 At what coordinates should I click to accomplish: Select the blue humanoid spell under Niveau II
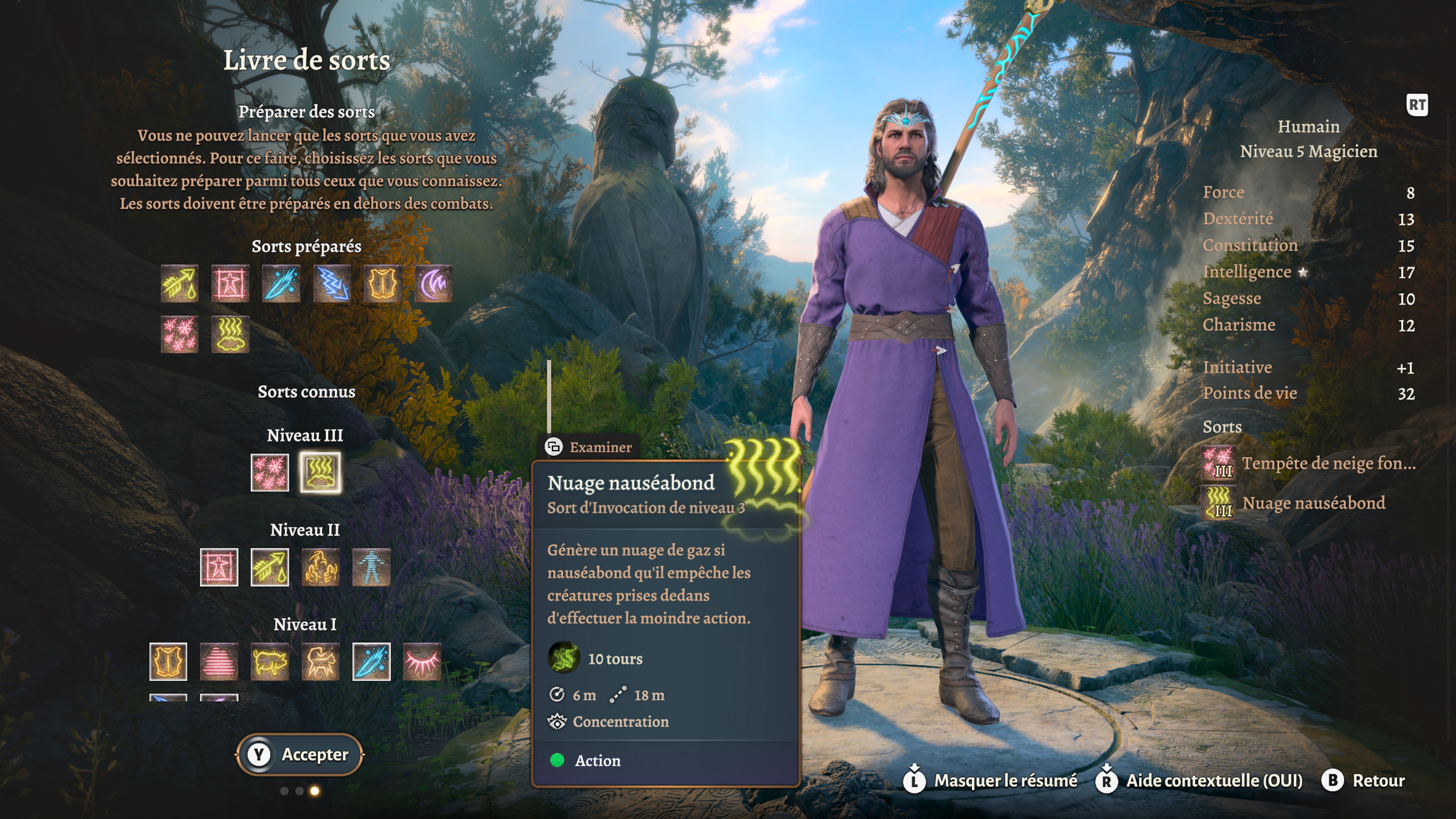(371, 567)
